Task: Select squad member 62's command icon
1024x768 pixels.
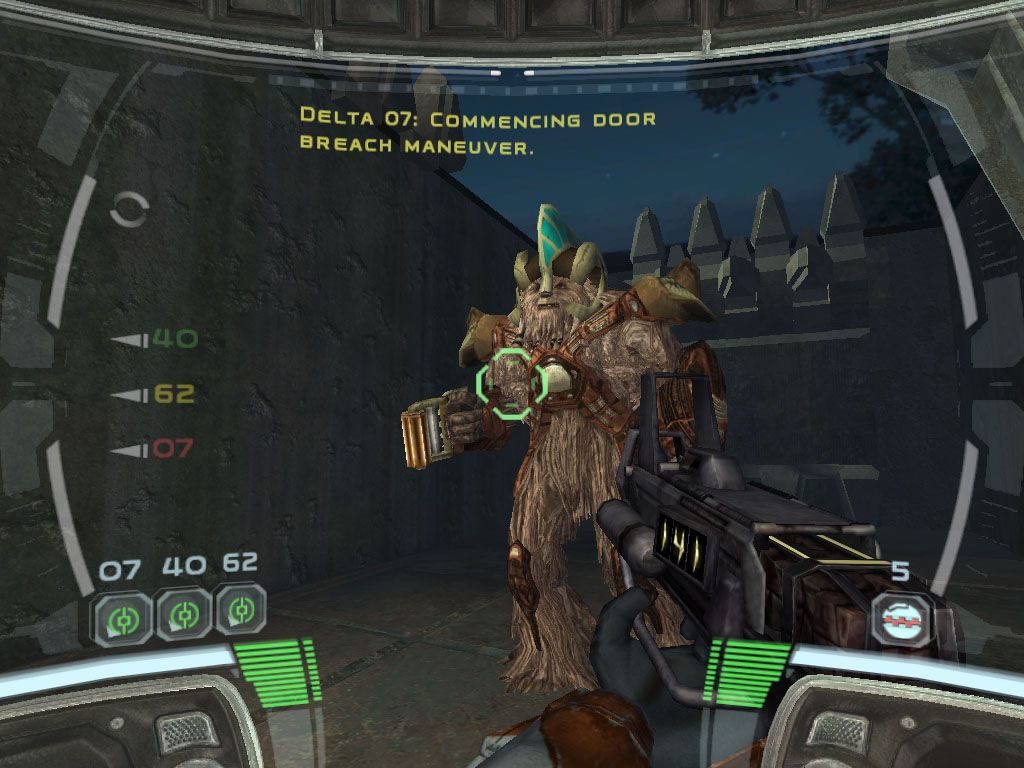Action: point(240,610)
